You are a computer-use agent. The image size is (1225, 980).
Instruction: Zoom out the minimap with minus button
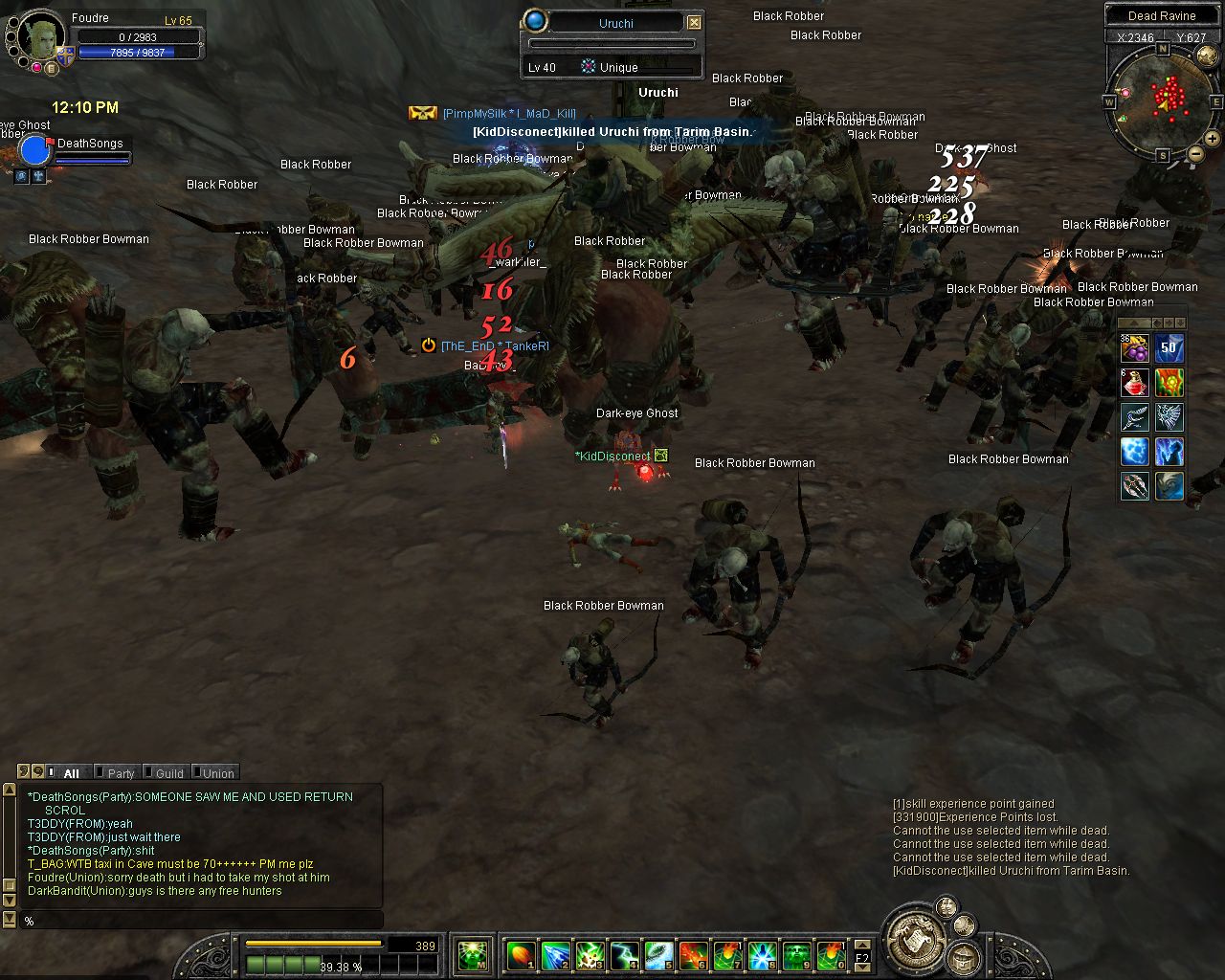1195,153
